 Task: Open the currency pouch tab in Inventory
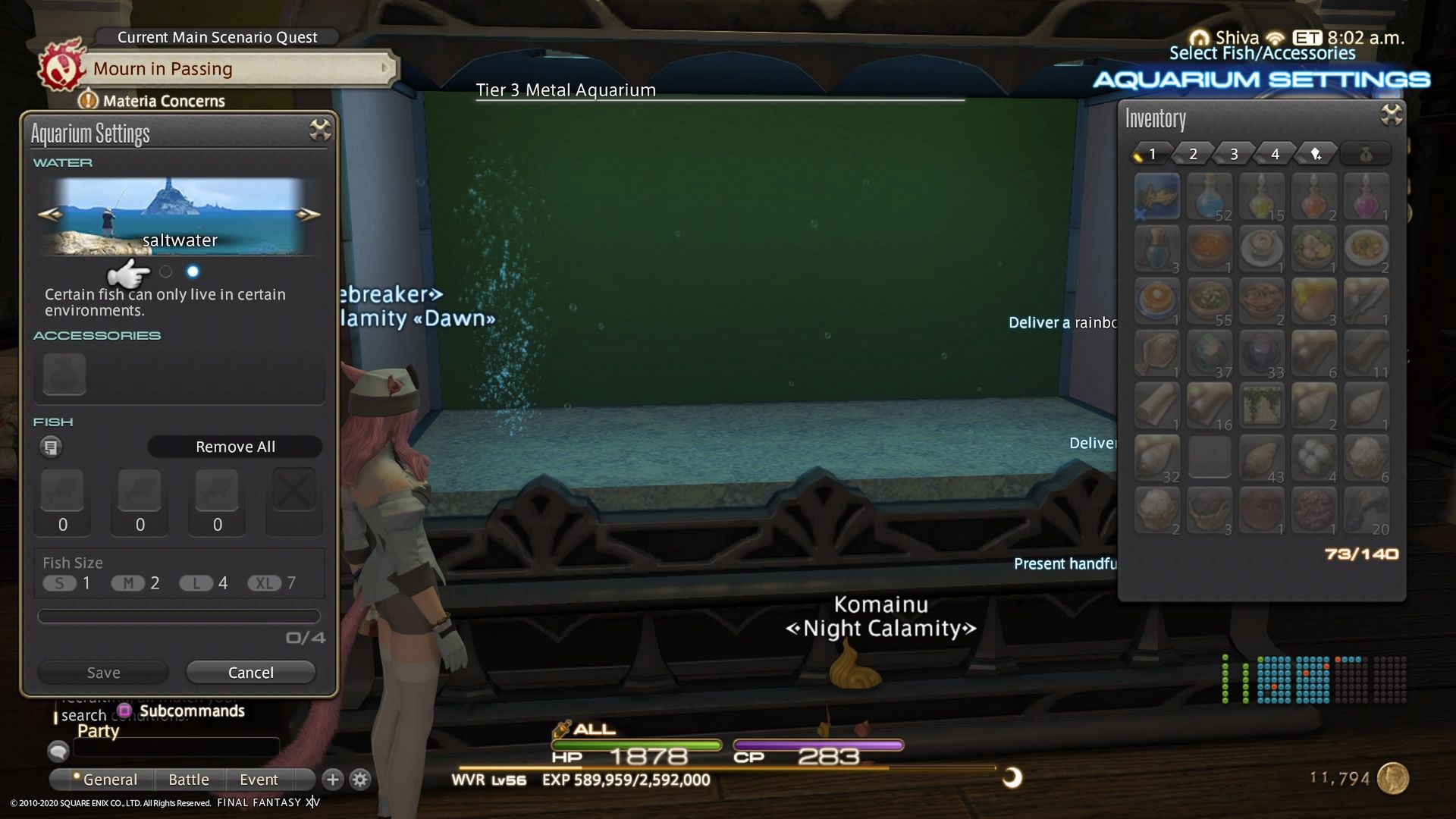click(x=1366, y=153)
